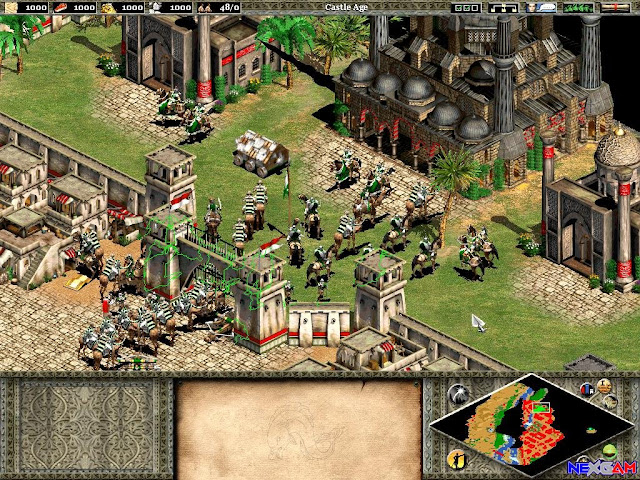This screenshot has width=640, height=480.
Task: Open the objectives checklist button
Action: pyautogui.click(x=465, y=7)
